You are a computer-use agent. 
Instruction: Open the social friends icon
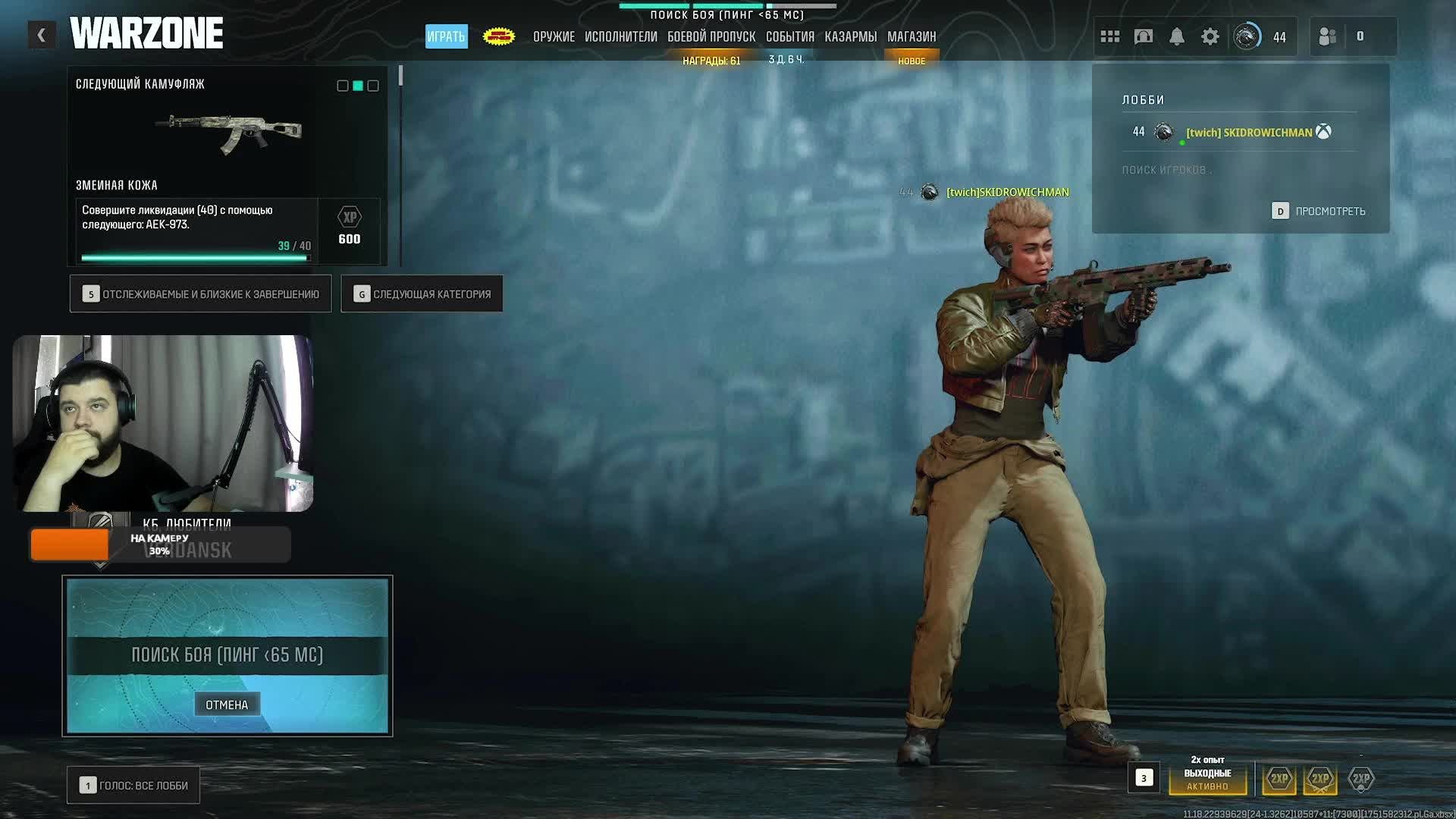point(1328,36)
